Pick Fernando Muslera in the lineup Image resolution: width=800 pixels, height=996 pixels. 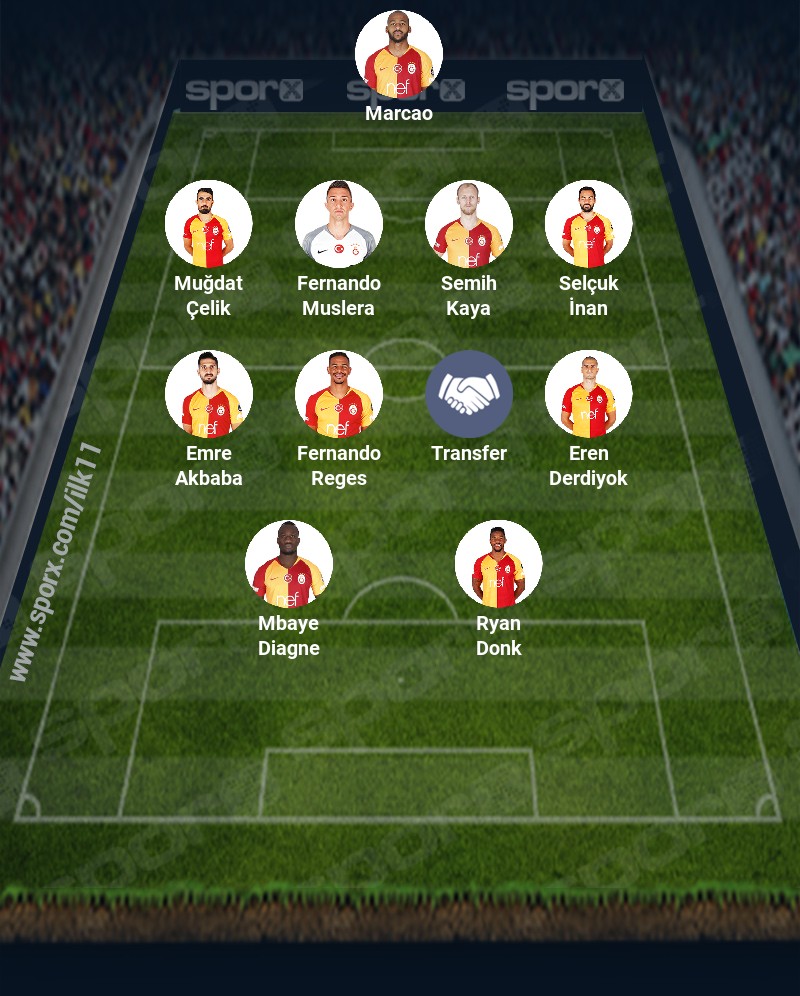click(x=339, y=224)
